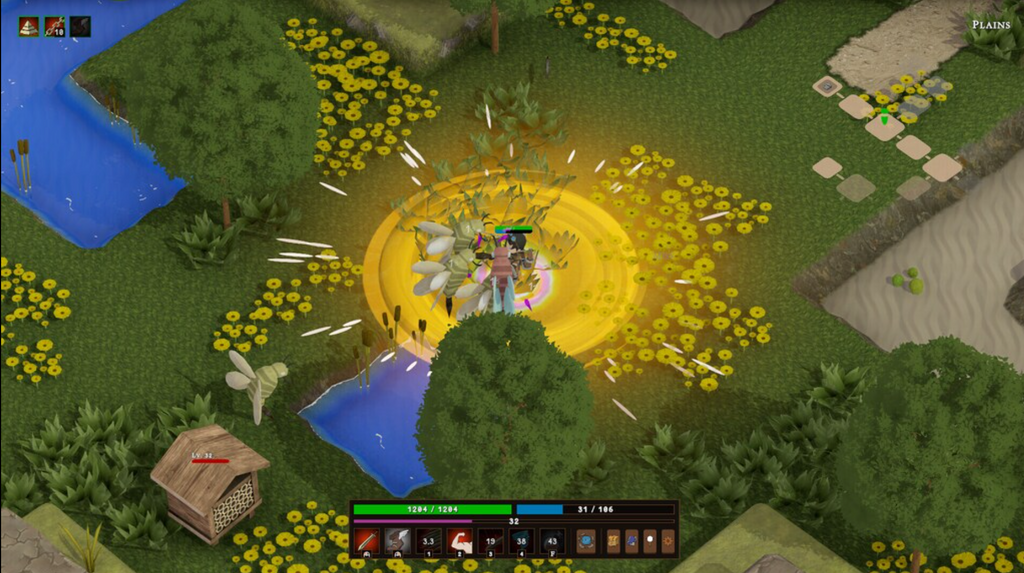Use the winged boot dash skill
This screenshot has width=1024, height=573.
point(398,541)
